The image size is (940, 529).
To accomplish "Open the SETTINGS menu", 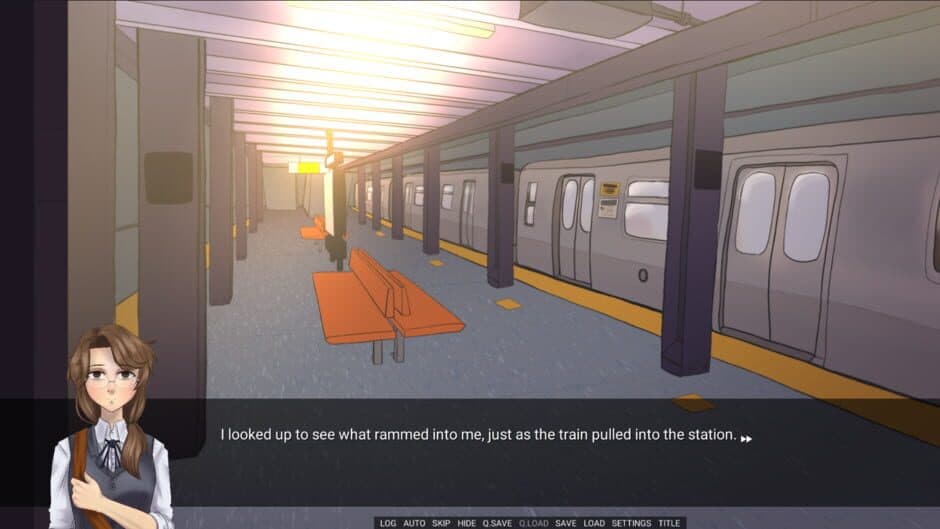I will (x=631, y=523).
